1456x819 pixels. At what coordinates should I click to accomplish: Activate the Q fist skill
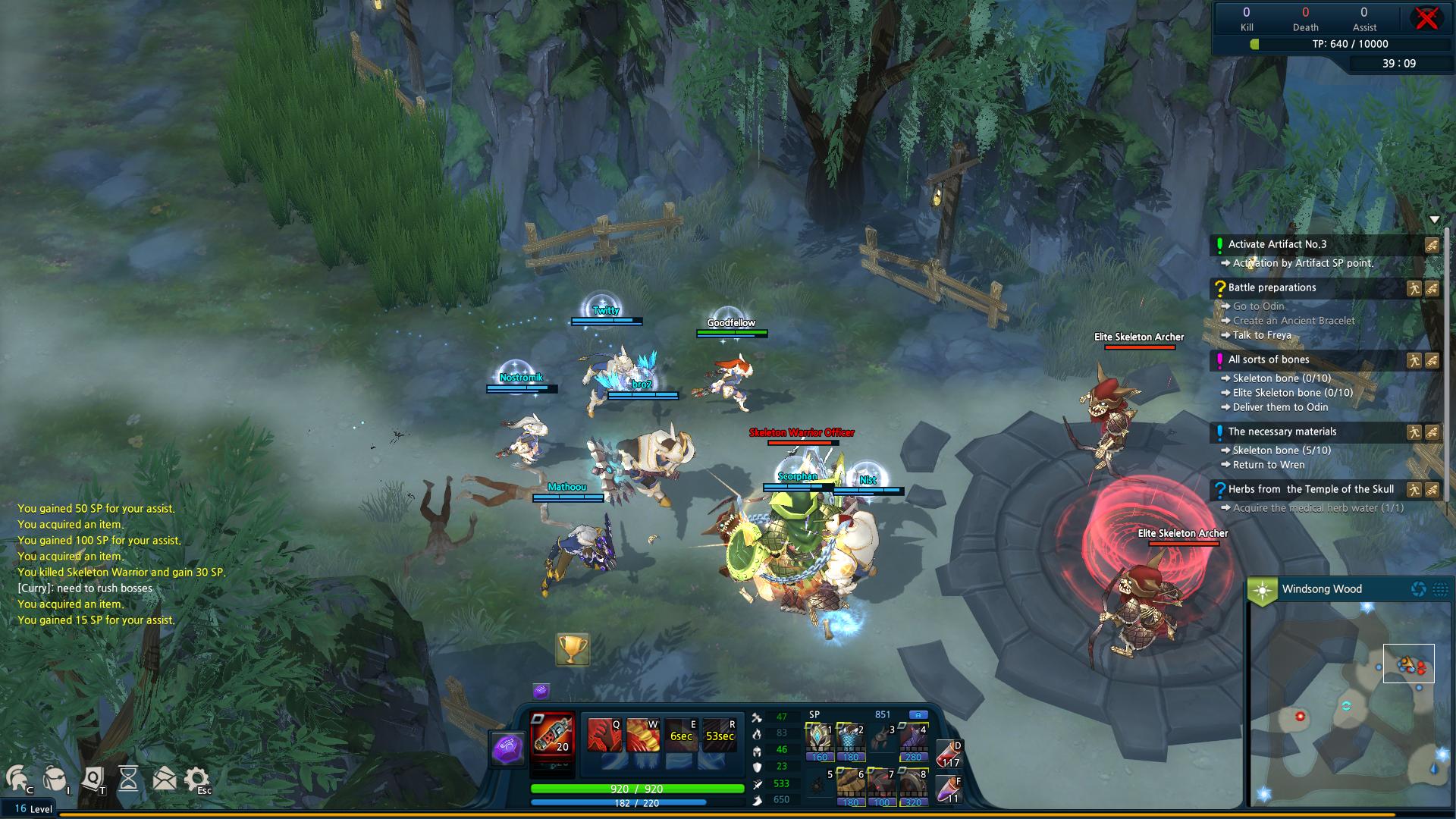(x=604, y=735)
